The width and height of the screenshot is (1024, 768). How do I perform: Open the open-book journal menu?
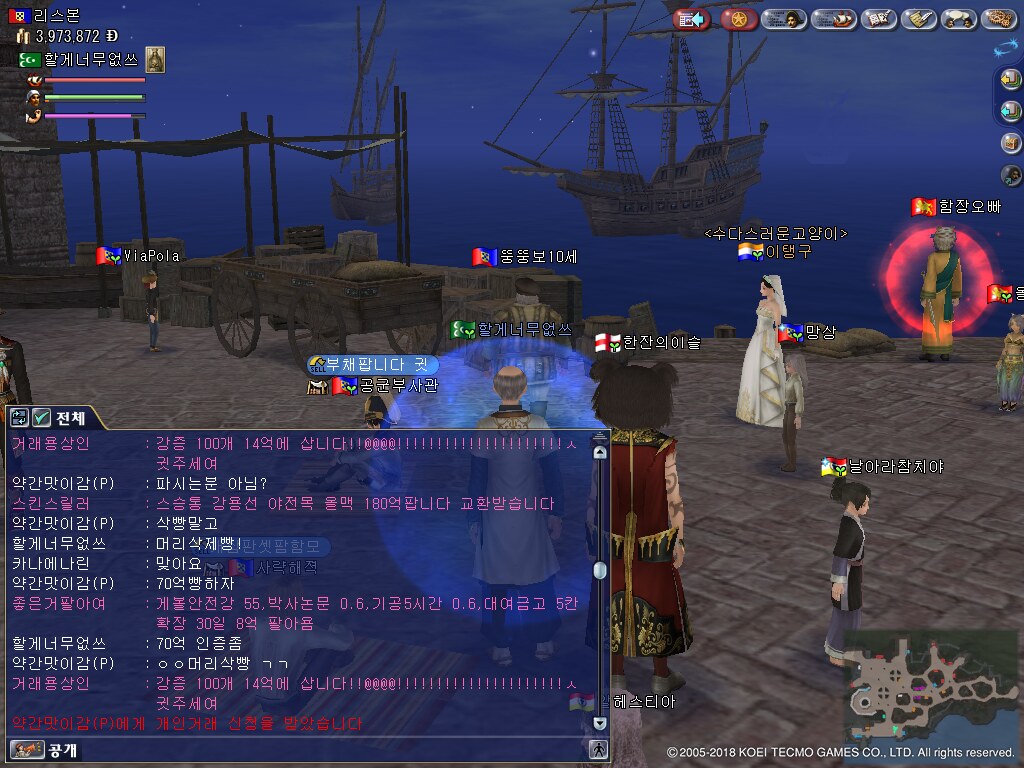[x=878, y=19]
